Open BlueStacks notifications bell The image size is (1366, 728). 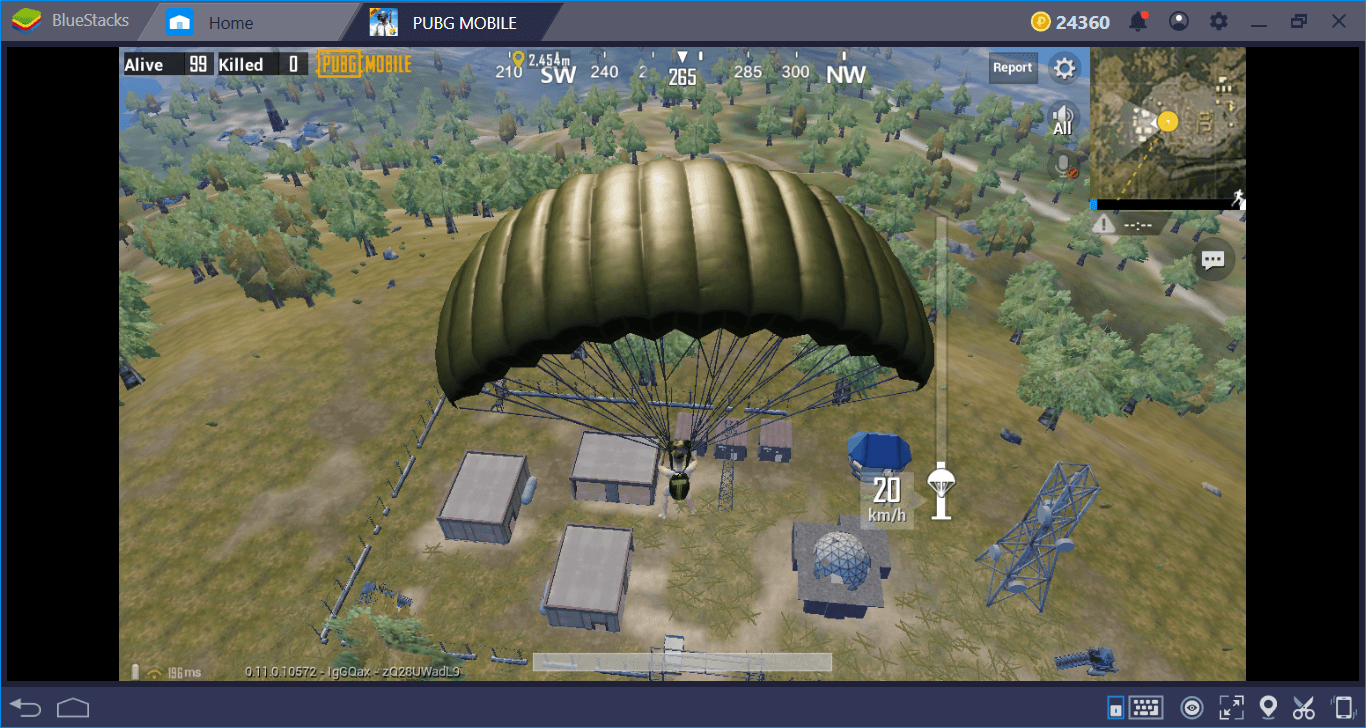click(x=1138, y=21)
